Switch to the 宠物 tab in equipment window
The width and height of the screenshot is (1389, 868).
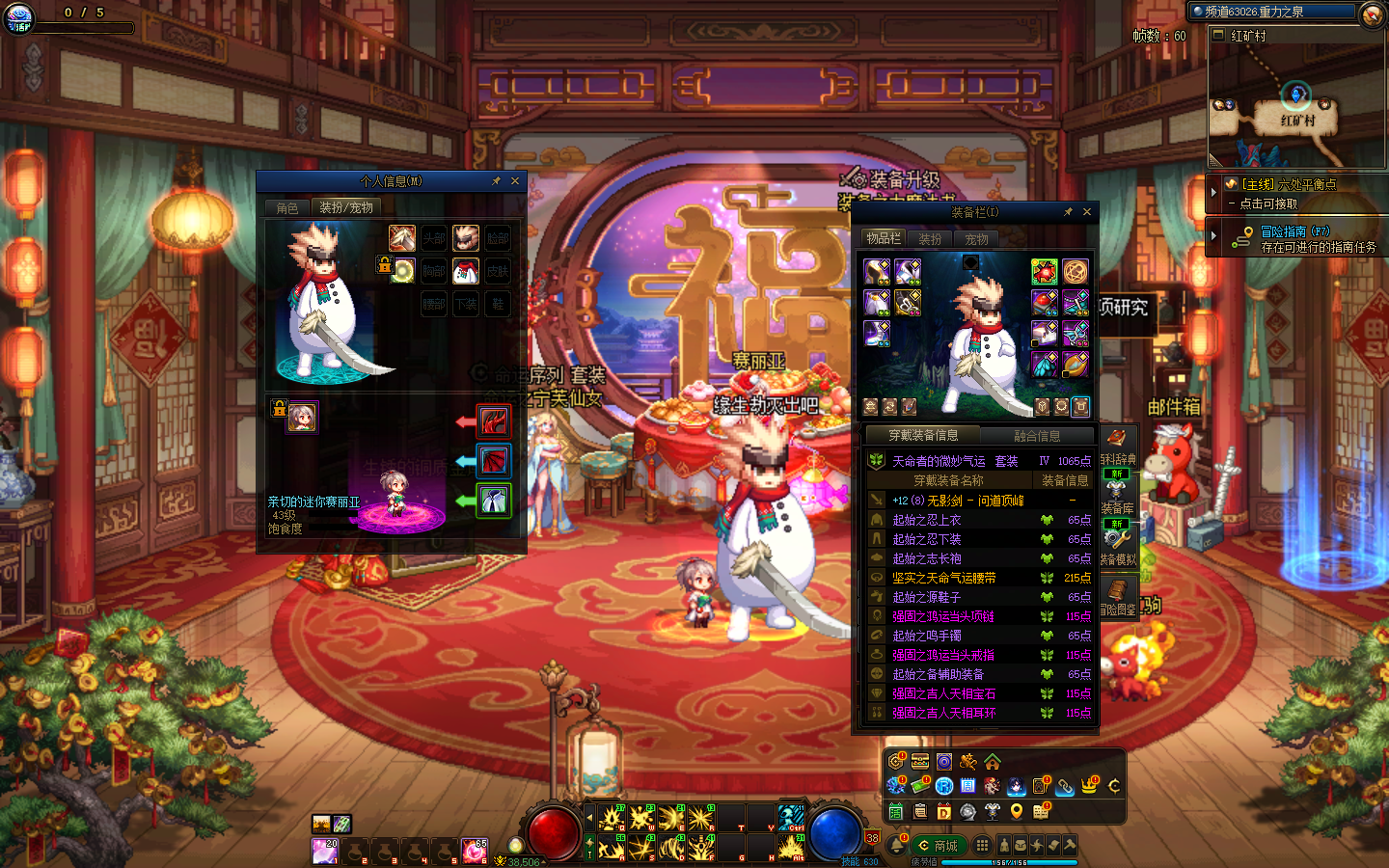pyautogui.click(x=976, y=238)
